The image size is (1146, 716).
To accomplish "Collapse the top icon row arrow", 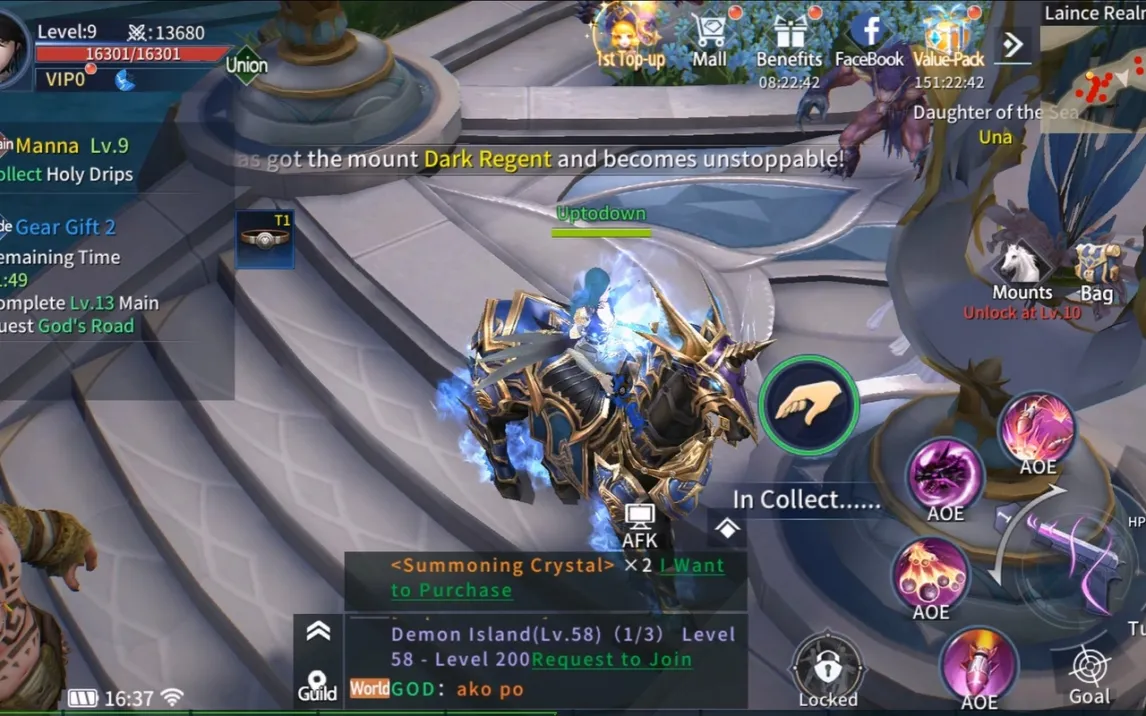I will 1013,44.
